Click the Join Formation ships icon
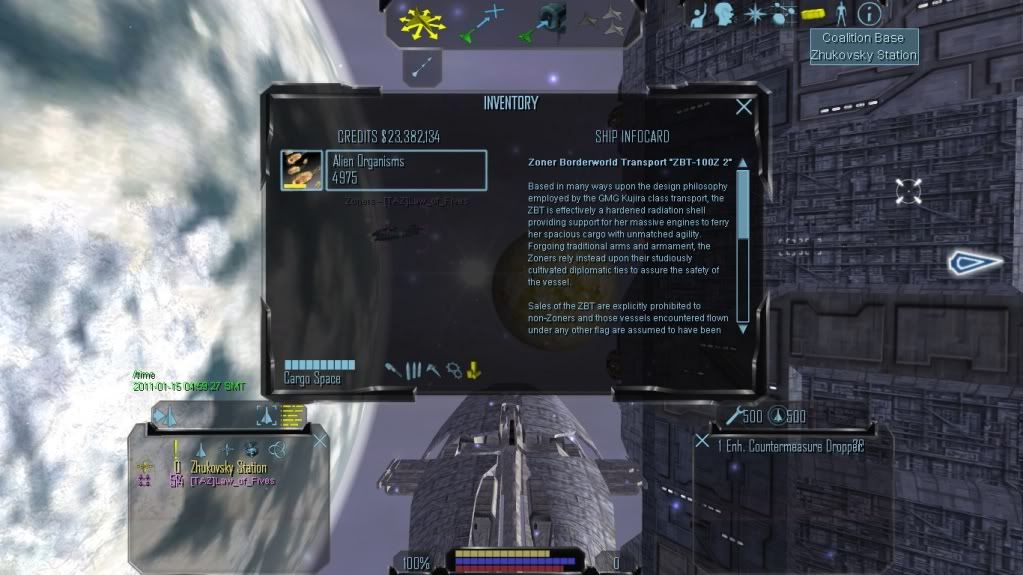 (x=601, y=18)
